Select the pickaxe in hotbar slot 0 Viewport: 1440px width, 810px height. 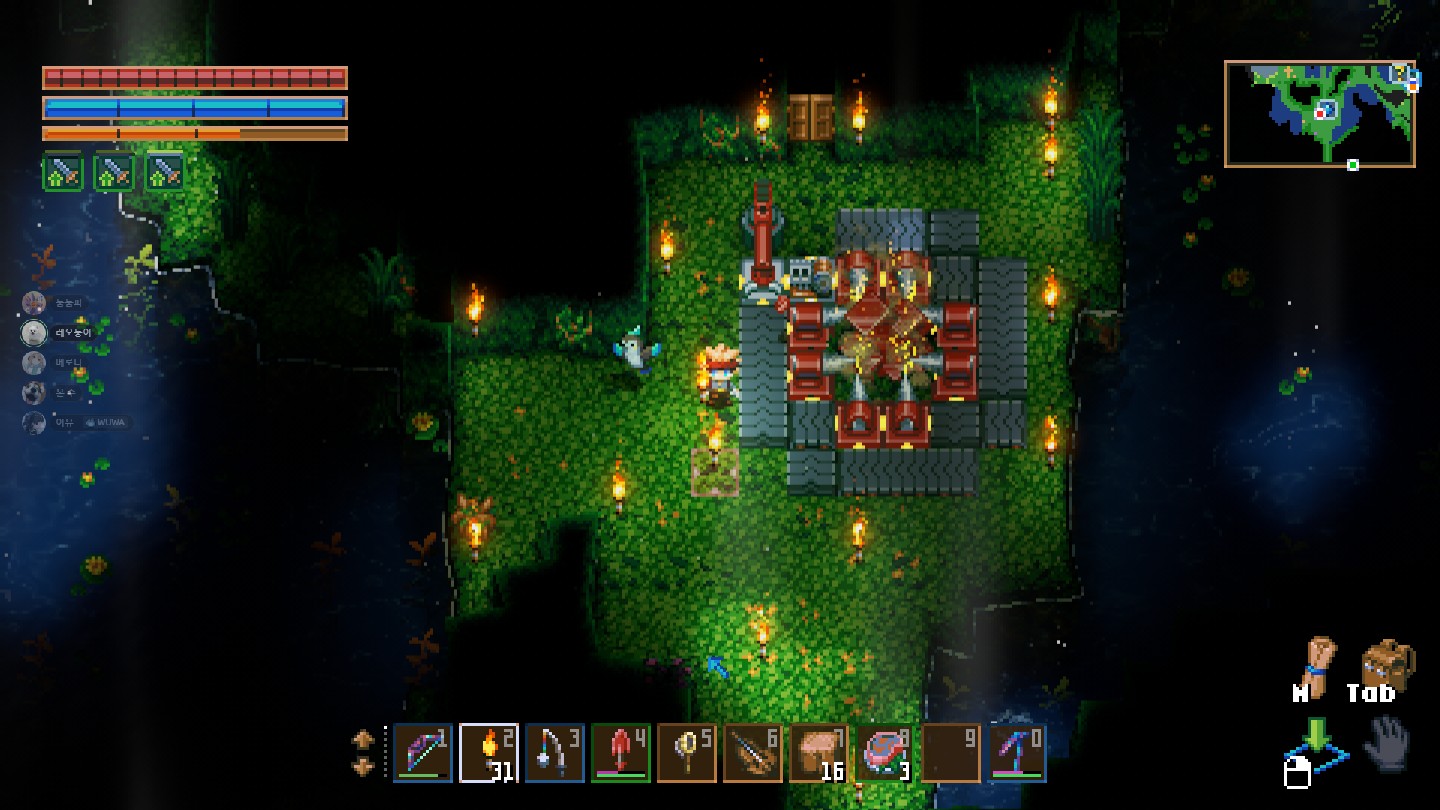(x=1017, y=753)
